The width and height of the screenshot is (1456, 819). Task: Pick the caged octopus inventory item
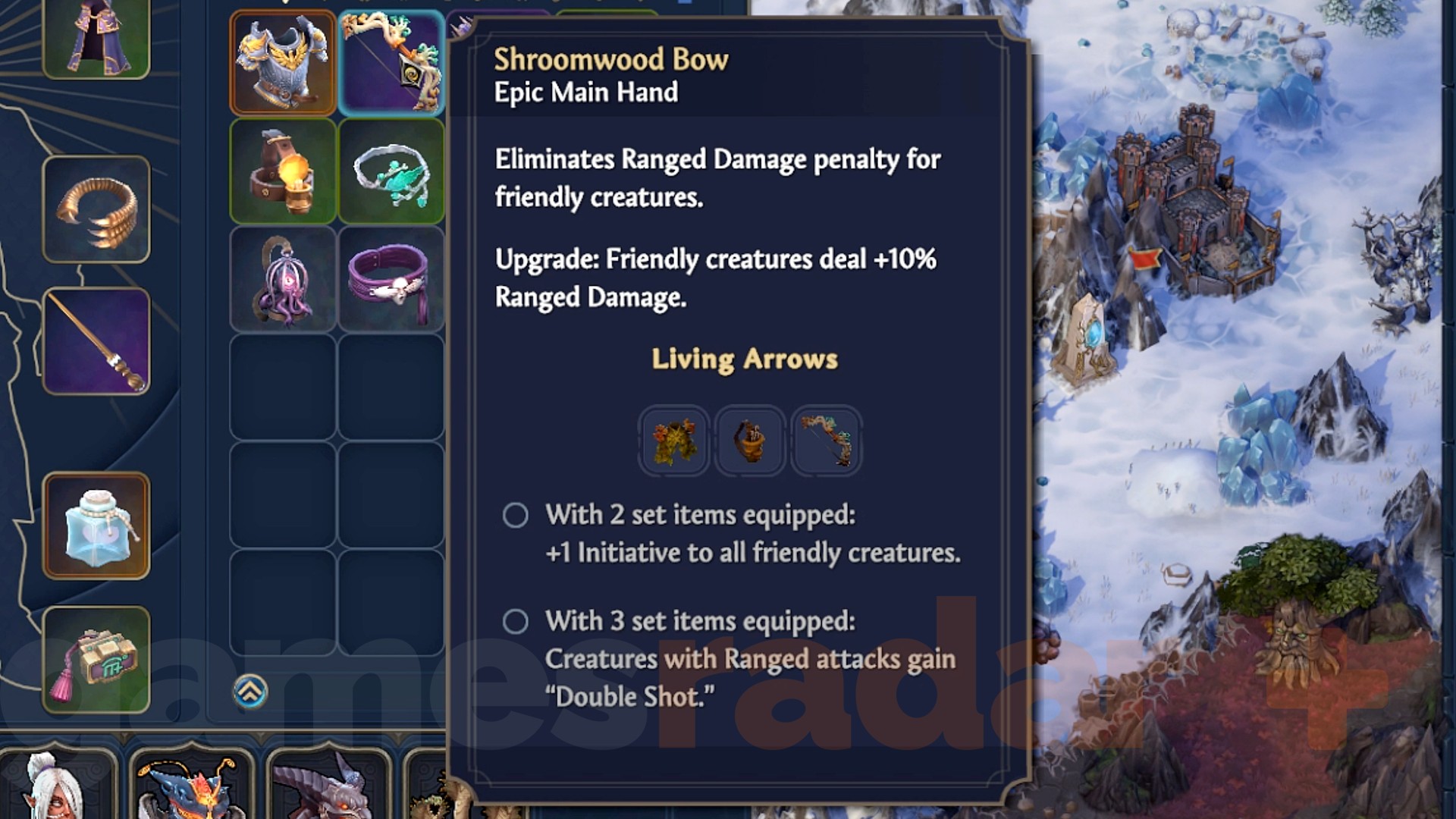click(x=281, y=279)
